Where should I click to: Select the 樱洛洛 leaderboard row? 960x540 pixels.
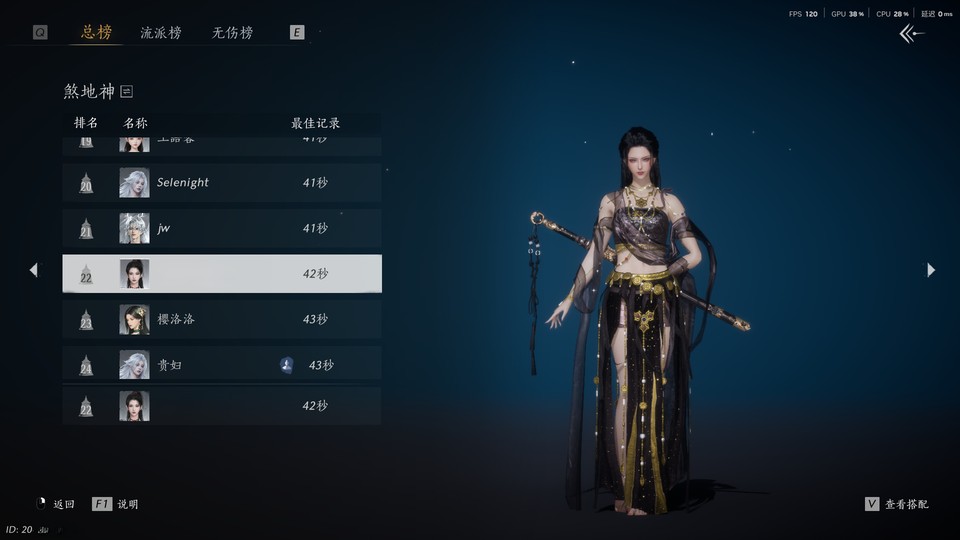point(221,319)
